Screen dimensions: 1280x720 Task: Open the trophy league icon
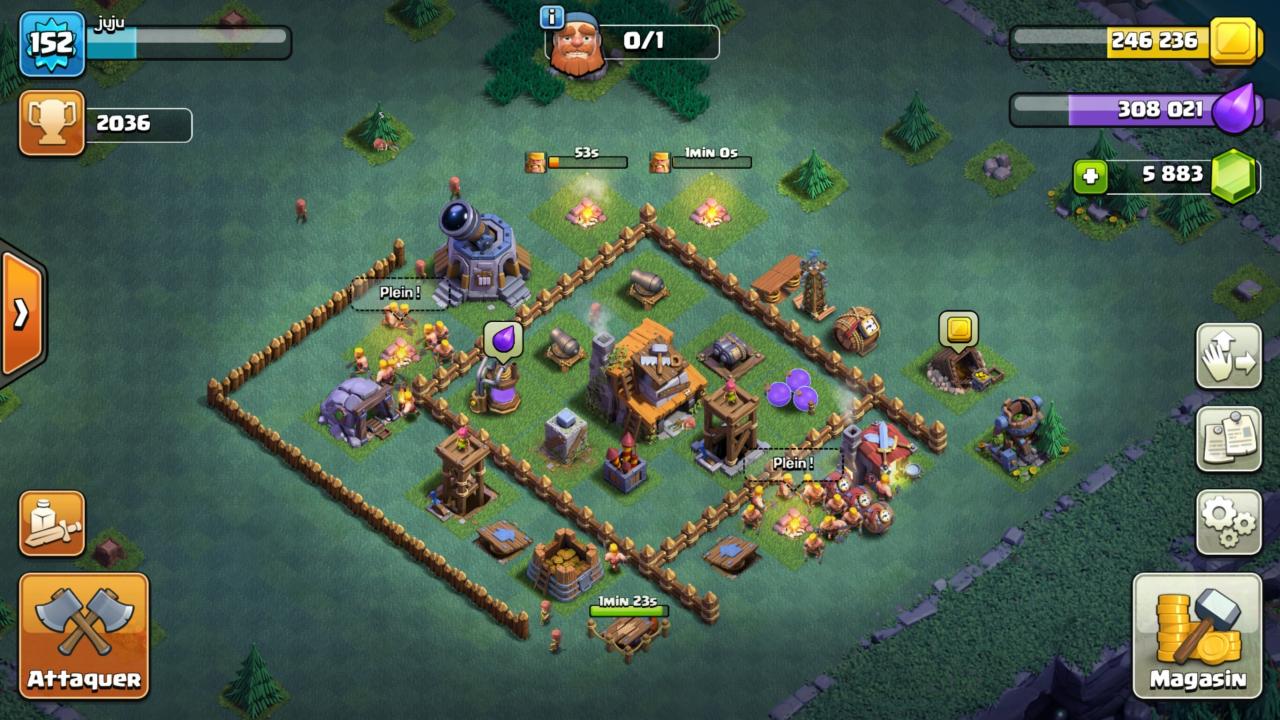click(x=51, y=123)
